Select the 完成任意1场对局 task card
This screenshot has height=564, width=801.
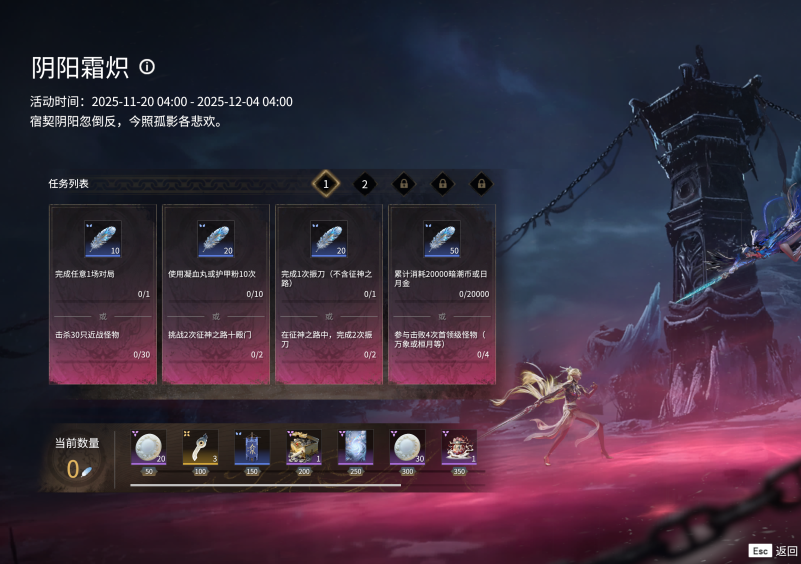pyautogui.click(x=103, y=294)
